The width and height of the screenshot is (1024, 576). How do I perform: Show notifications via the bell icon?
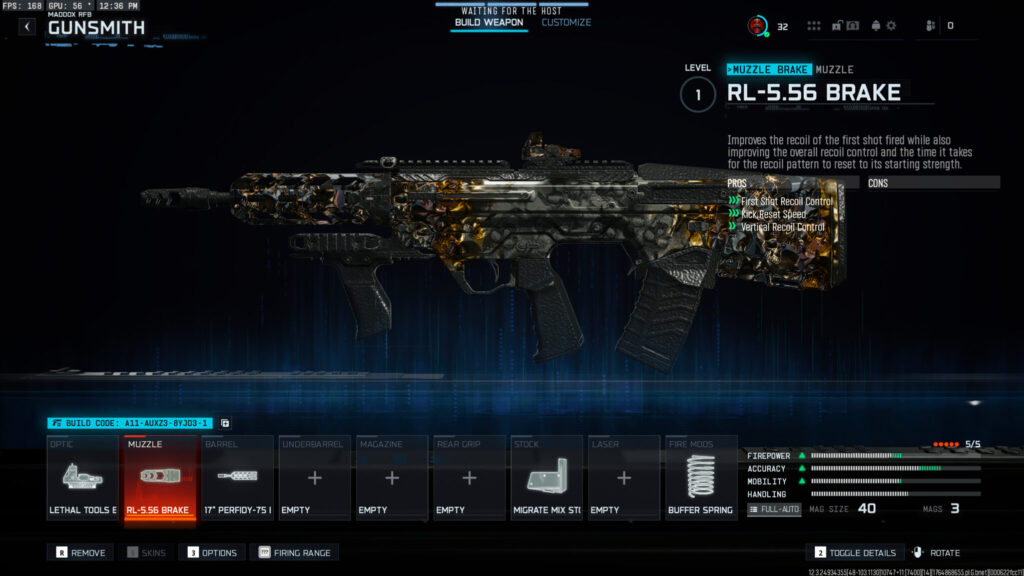coord(875,26)
